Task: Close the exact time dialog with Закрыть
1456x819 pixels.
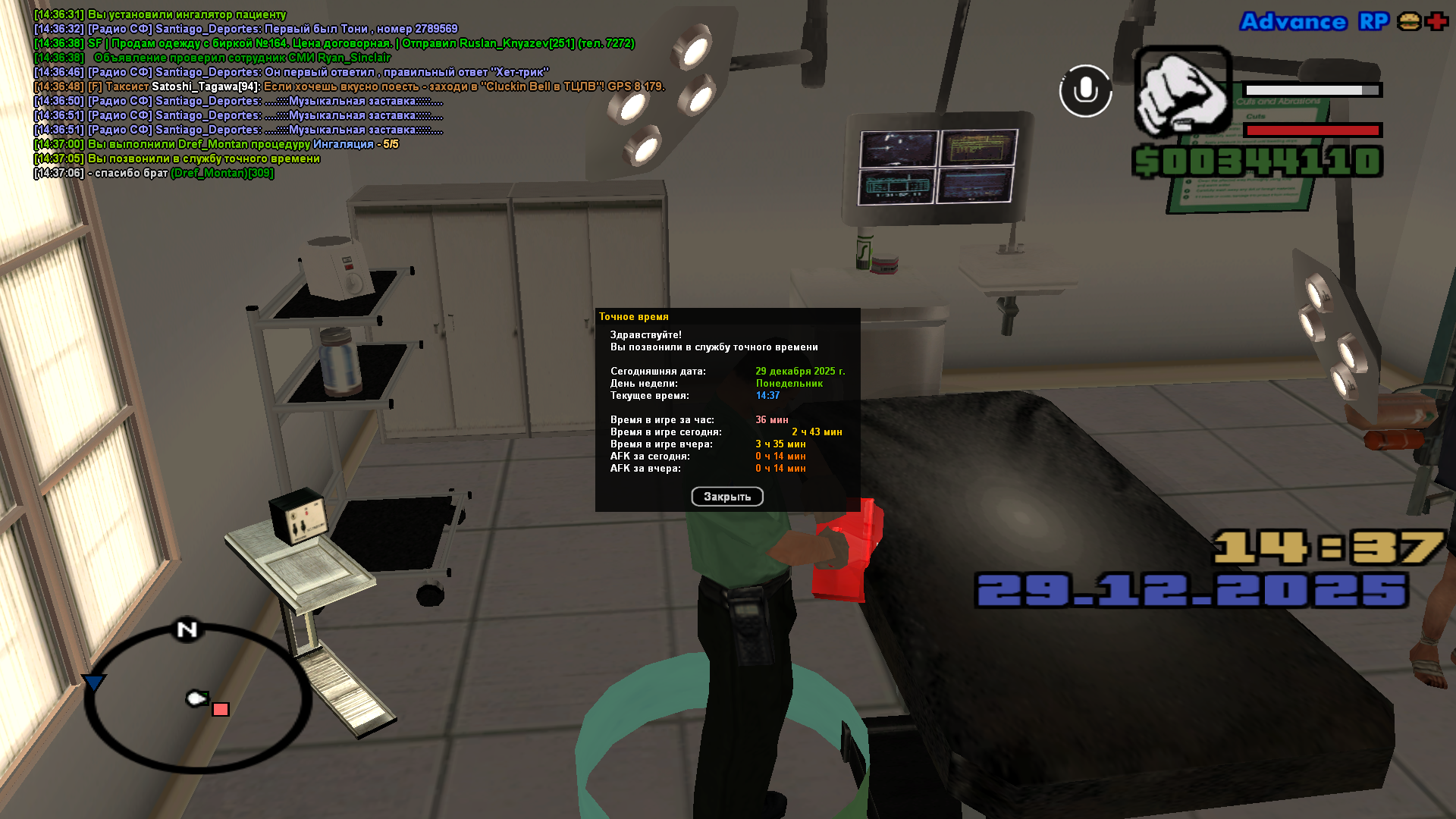Action: [726, 497]
